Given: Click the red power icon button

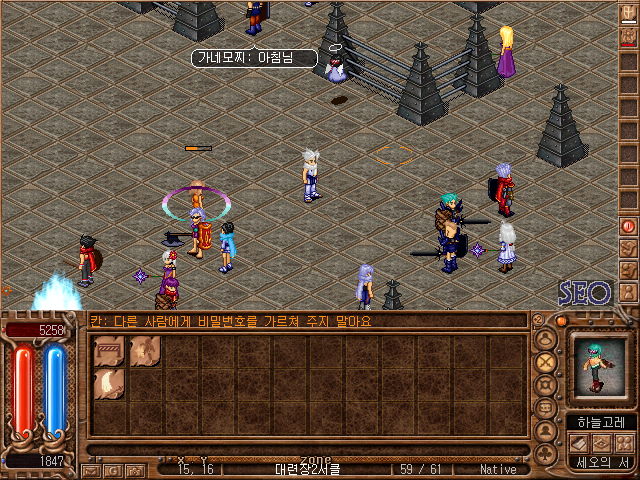Looking at the screenshot, I should (x=629, y=226).
